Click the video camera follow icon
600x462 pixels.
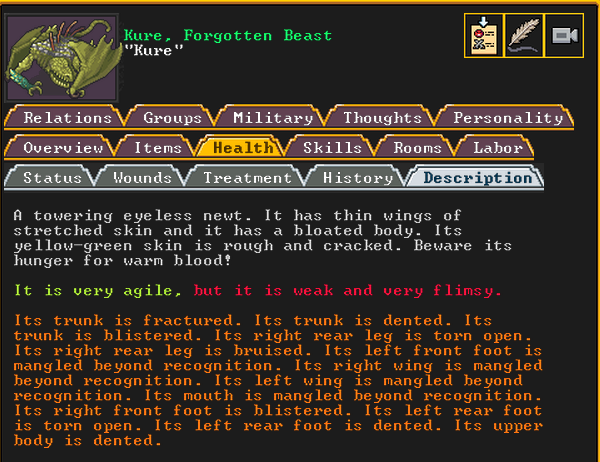[x=564, y=36]
